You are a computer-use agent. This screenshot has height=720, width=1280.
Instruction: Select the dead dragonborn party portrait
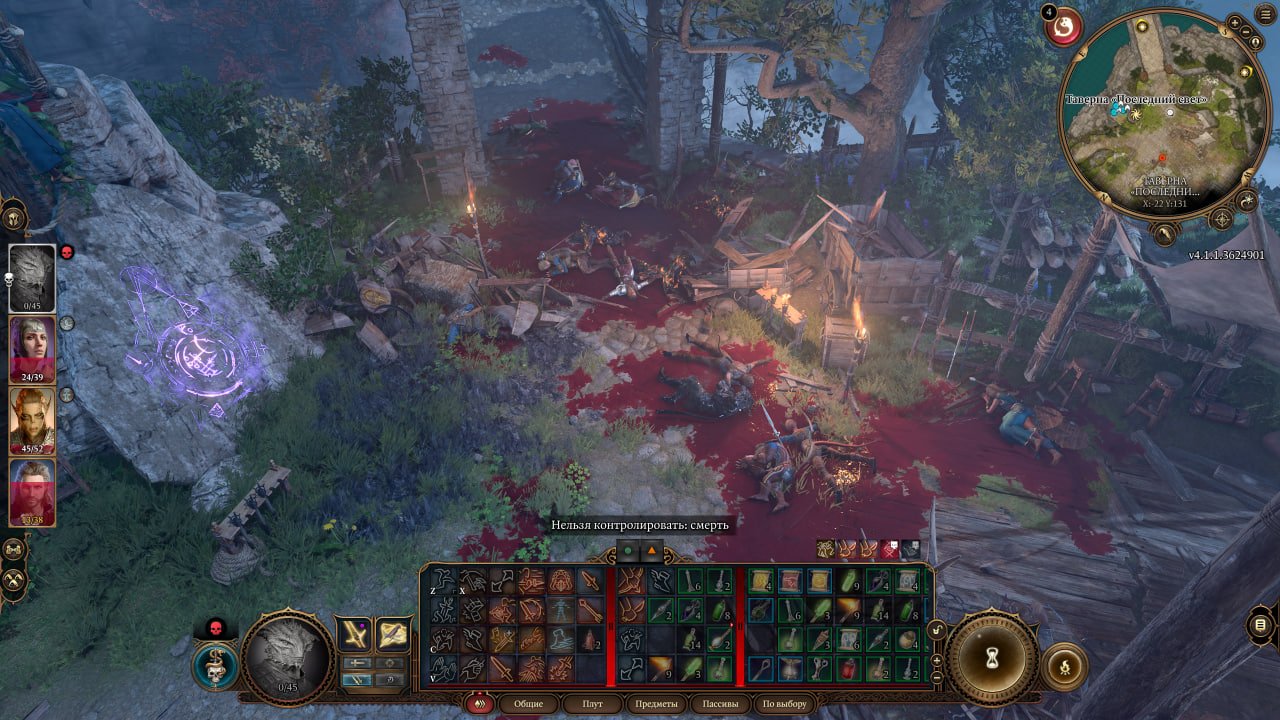tap(32, 277)
